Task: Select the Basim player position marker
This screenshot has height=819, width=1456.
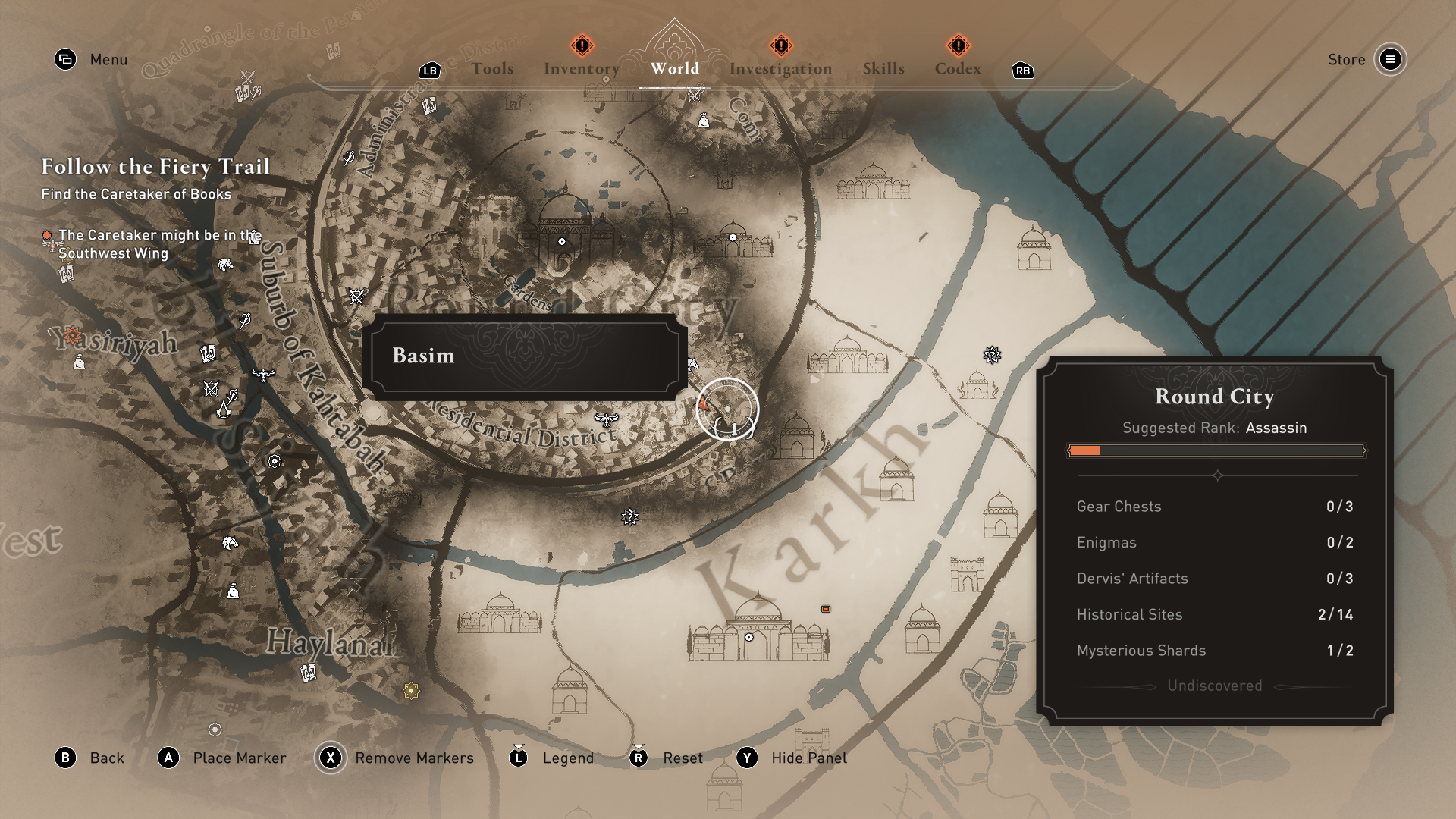Action: [x=726, y=409]
